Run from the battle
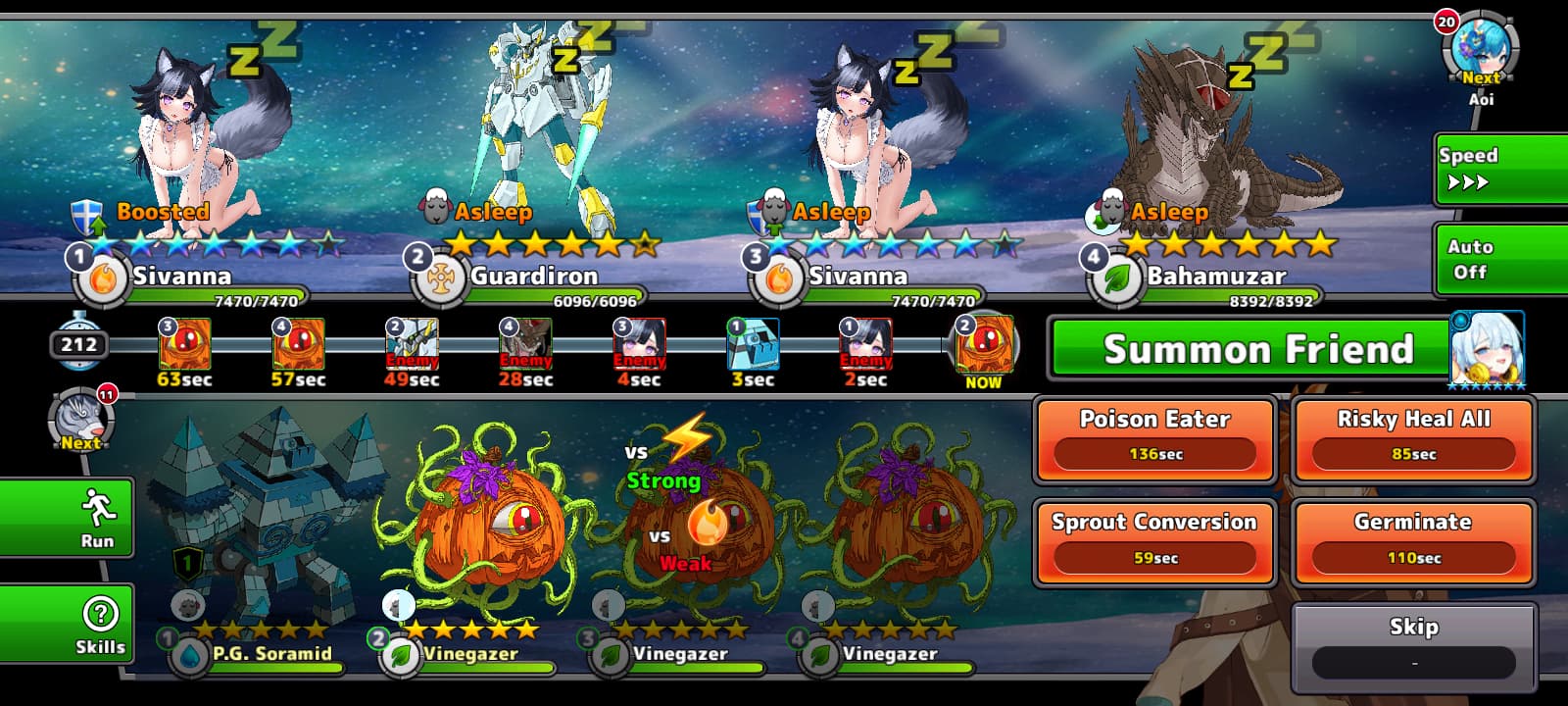 pos(67,517)
